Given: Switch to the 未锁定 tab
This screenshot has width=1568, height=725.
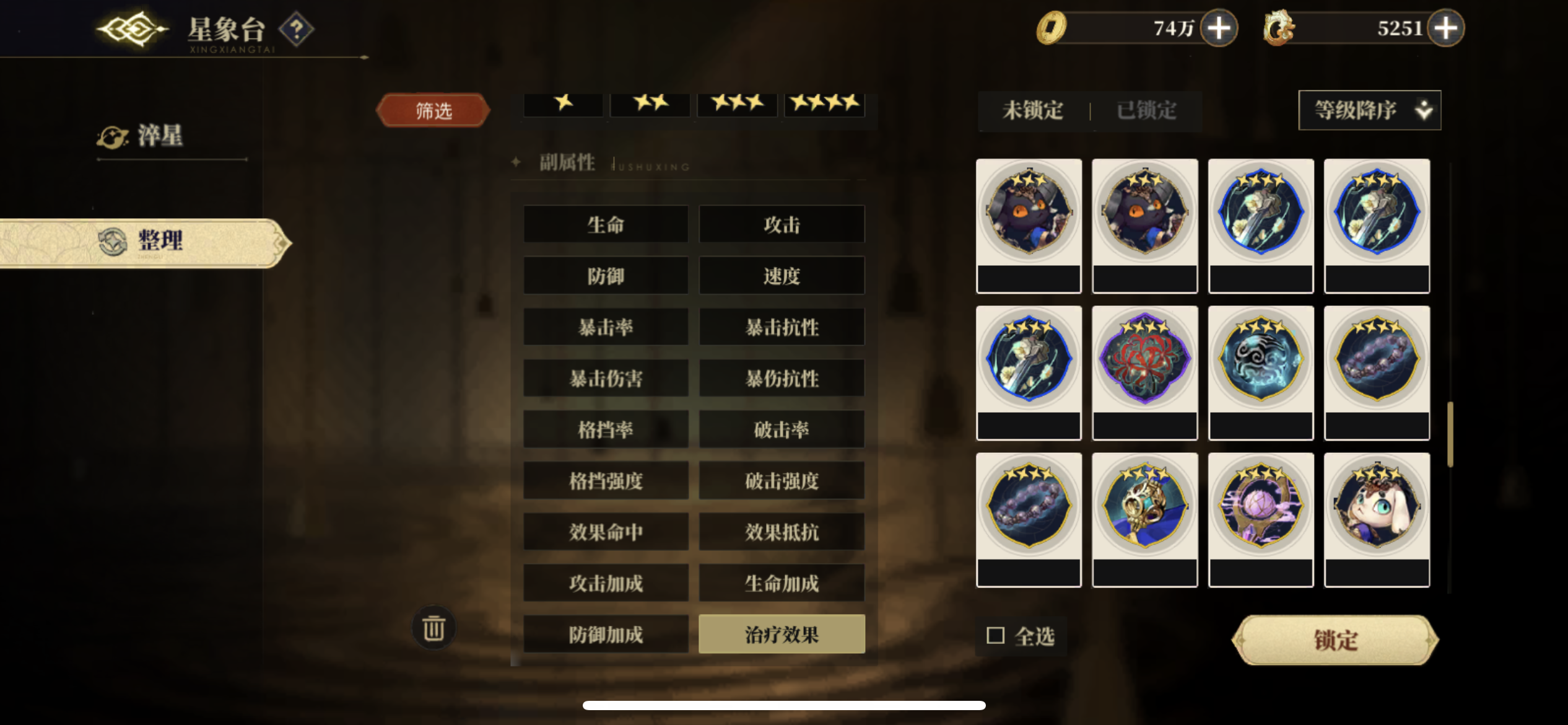Looking at the screenshot, I should 1031,111.
